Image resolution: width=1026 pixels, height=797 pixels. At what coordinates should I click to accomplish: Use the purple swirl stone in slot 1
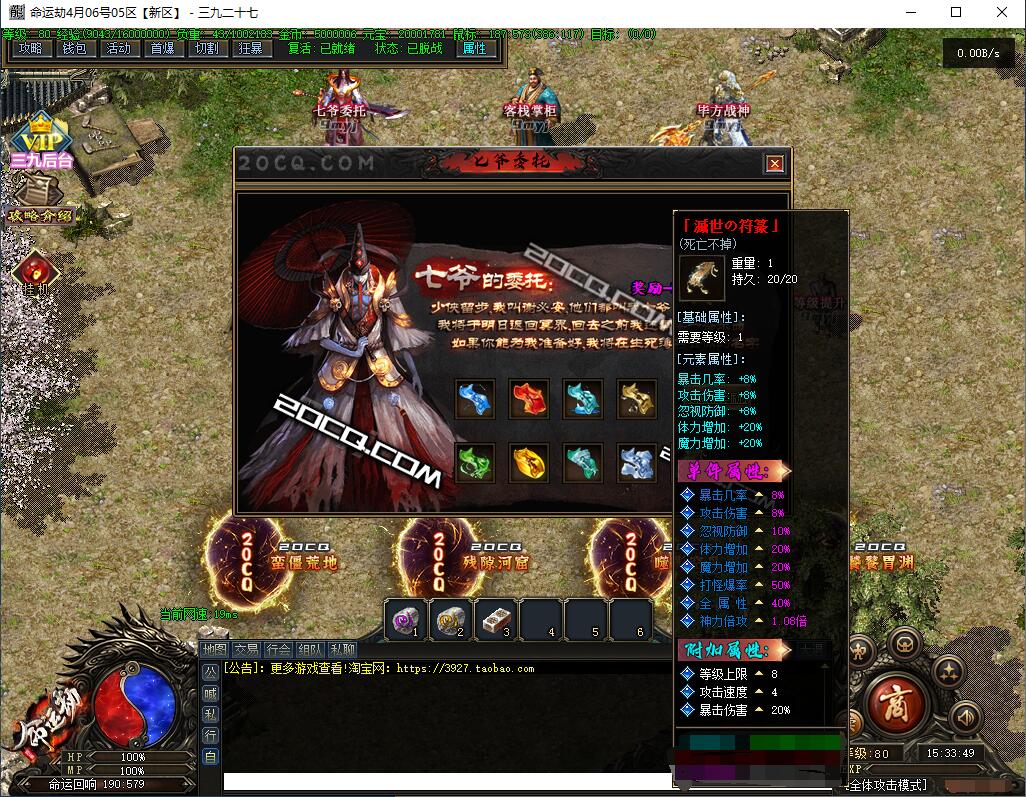point(406,619)
